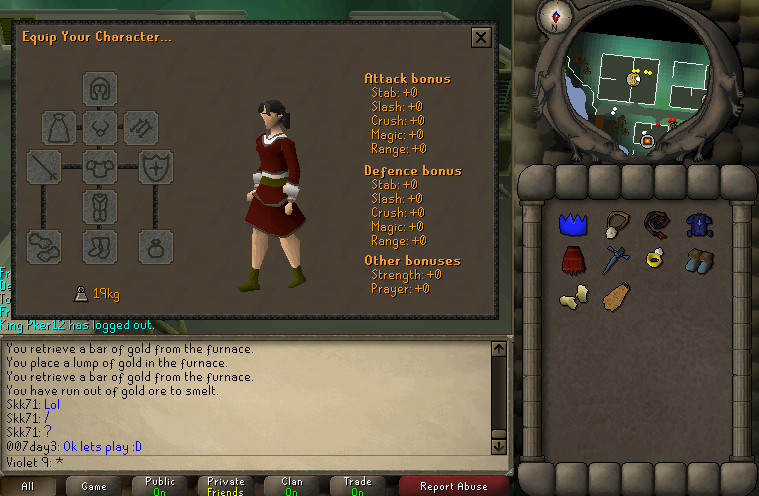The image size is (759, 496).
Task: Toggle the Public chat filter
Action: pos(159,486)
